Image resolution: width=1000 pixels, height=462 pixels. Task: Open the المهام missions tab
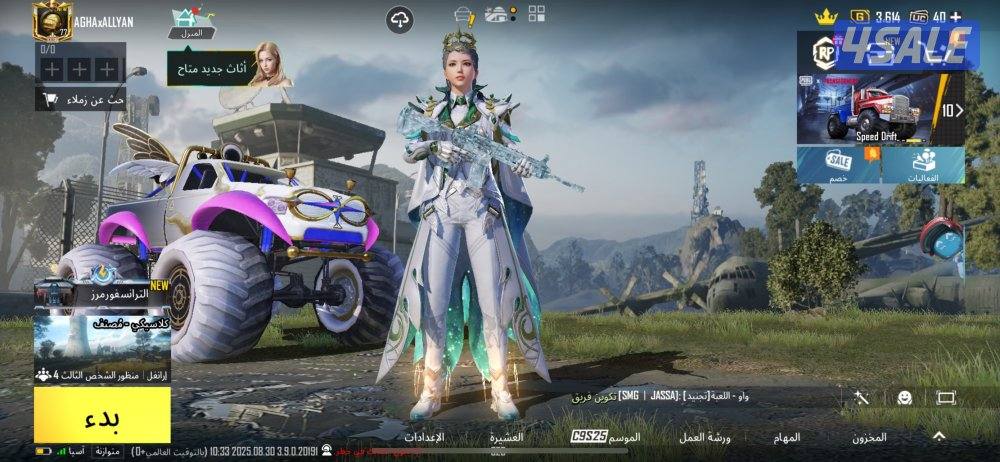(786, 437)
